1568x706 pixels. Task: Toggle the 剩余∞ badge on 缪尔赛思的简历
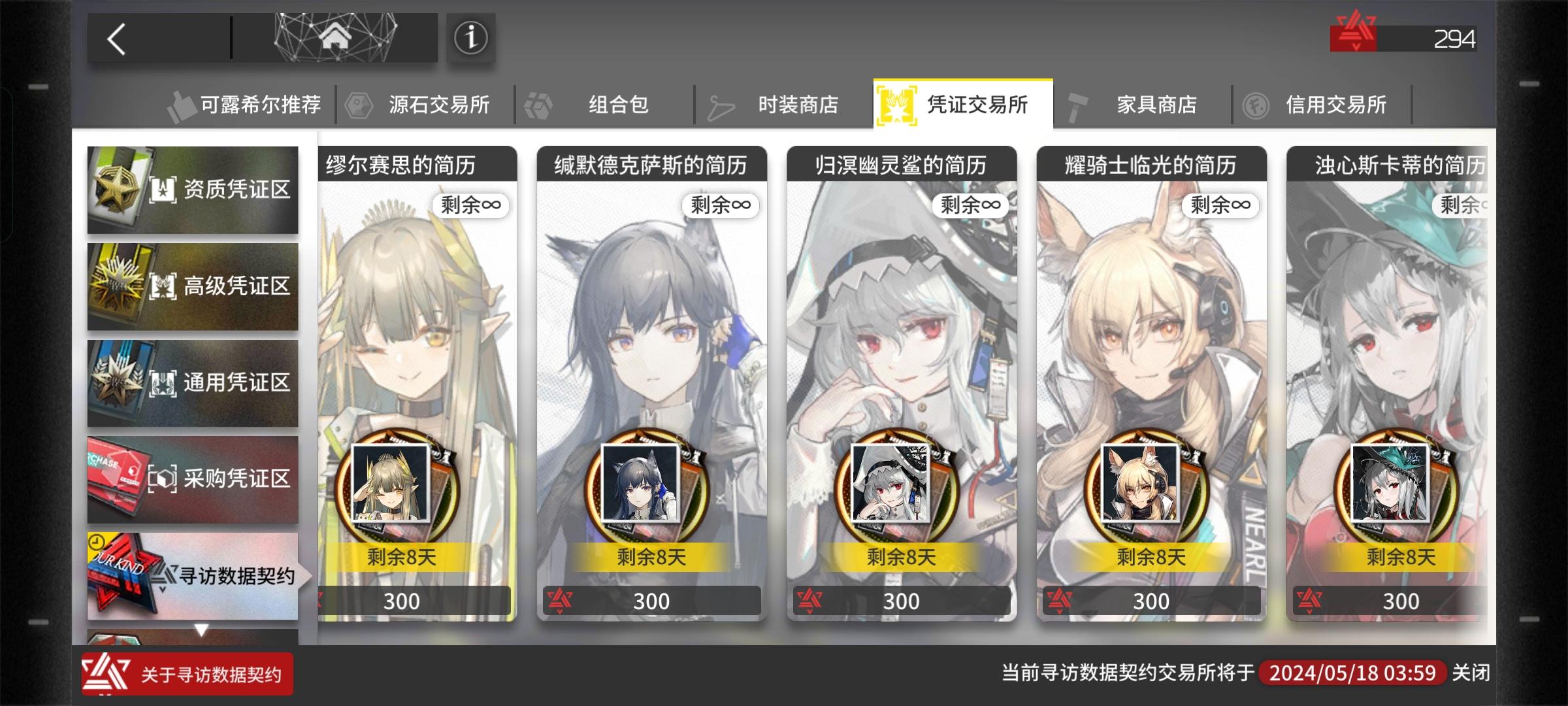pos(473,205)
